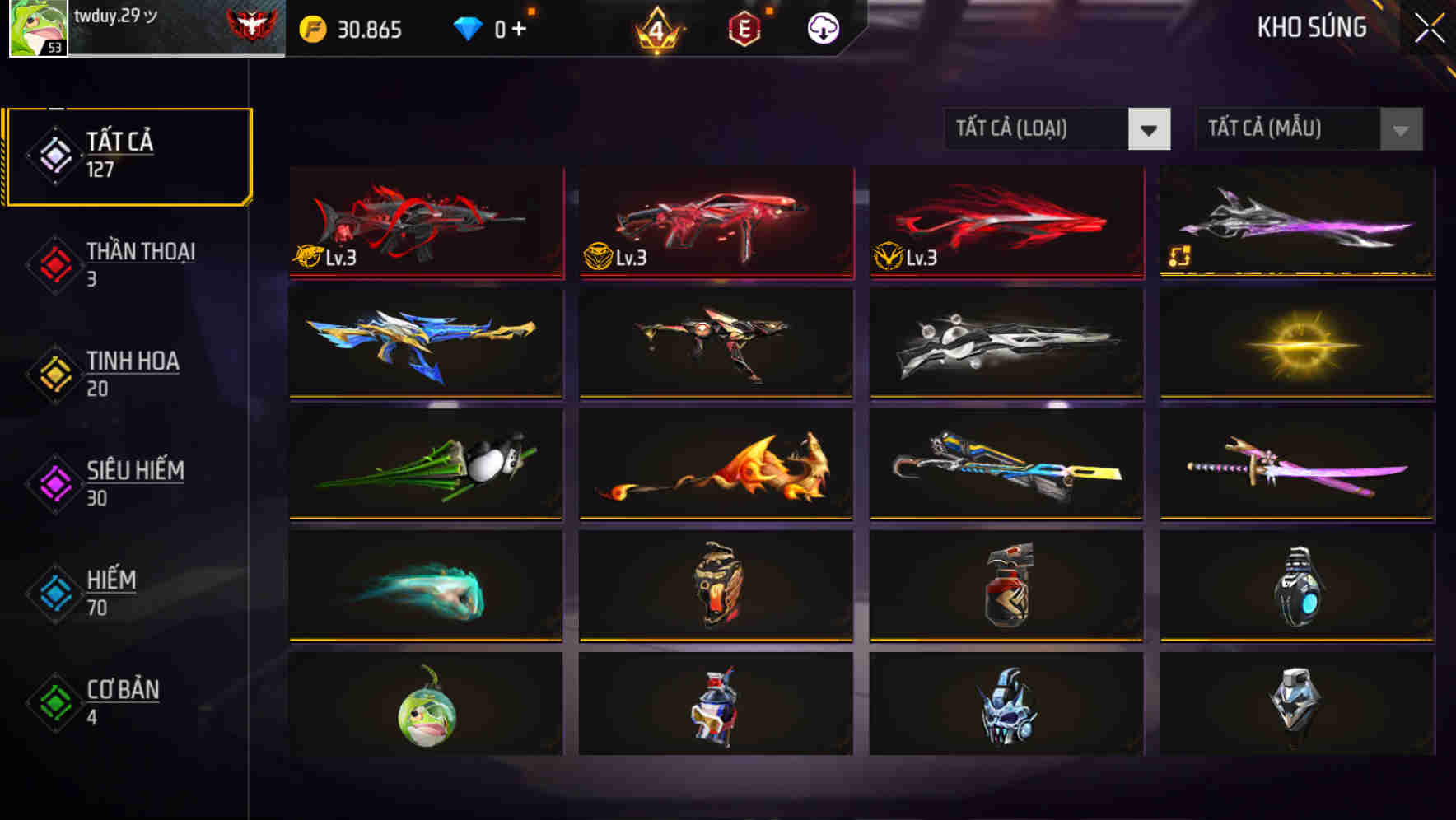Image resolution: width=1456 pixels, height=820 pixels.
Task: Select the TINH HOA category tab
Action: click(128, 373)
